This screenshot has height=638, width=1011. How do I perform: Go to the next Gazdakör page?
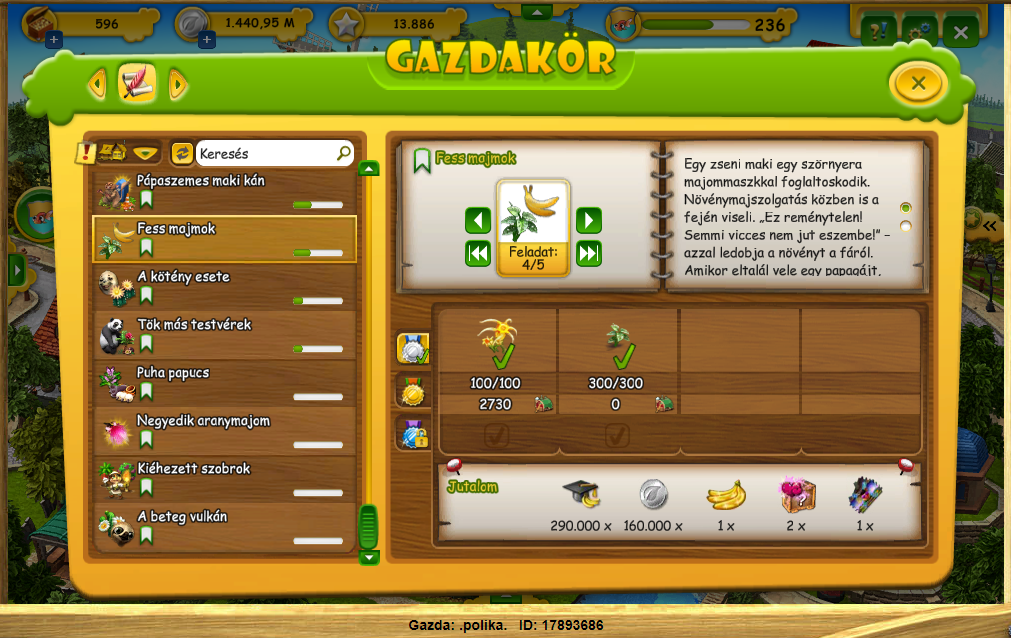pyautogui.click(x=178, y=84)
